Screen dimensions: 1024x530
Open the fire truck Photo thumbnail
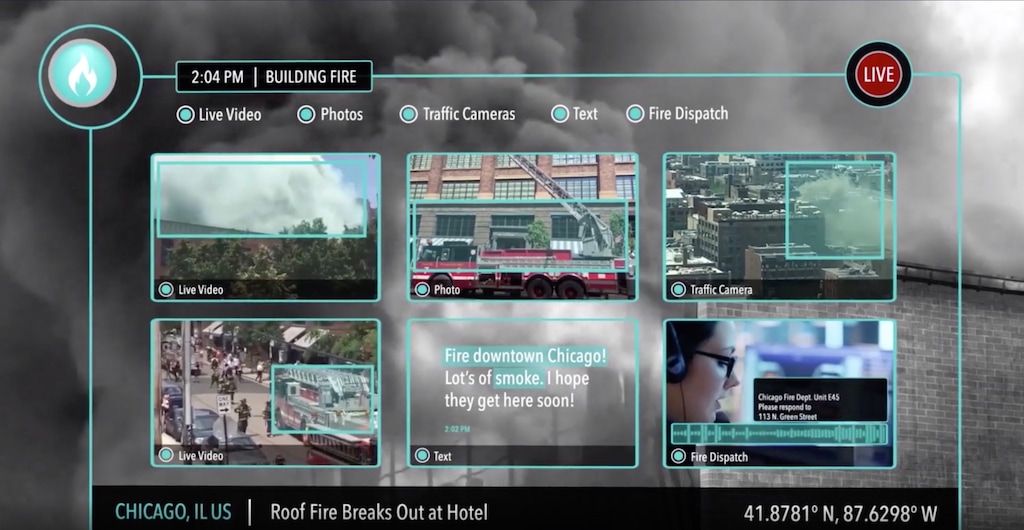[521, 226]
